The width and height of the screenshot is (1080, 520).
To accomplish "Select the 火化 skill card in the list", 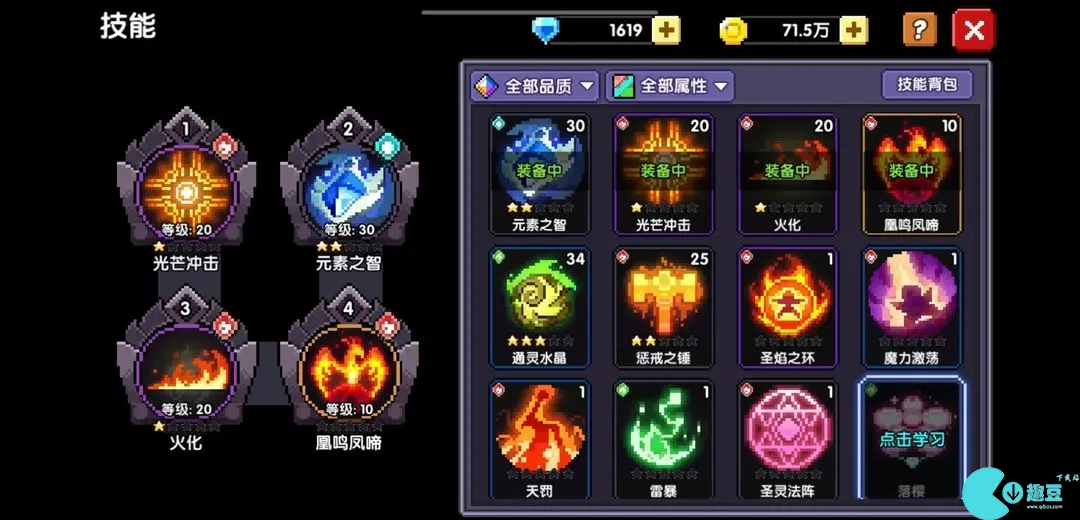I will (x=787, y=172).
